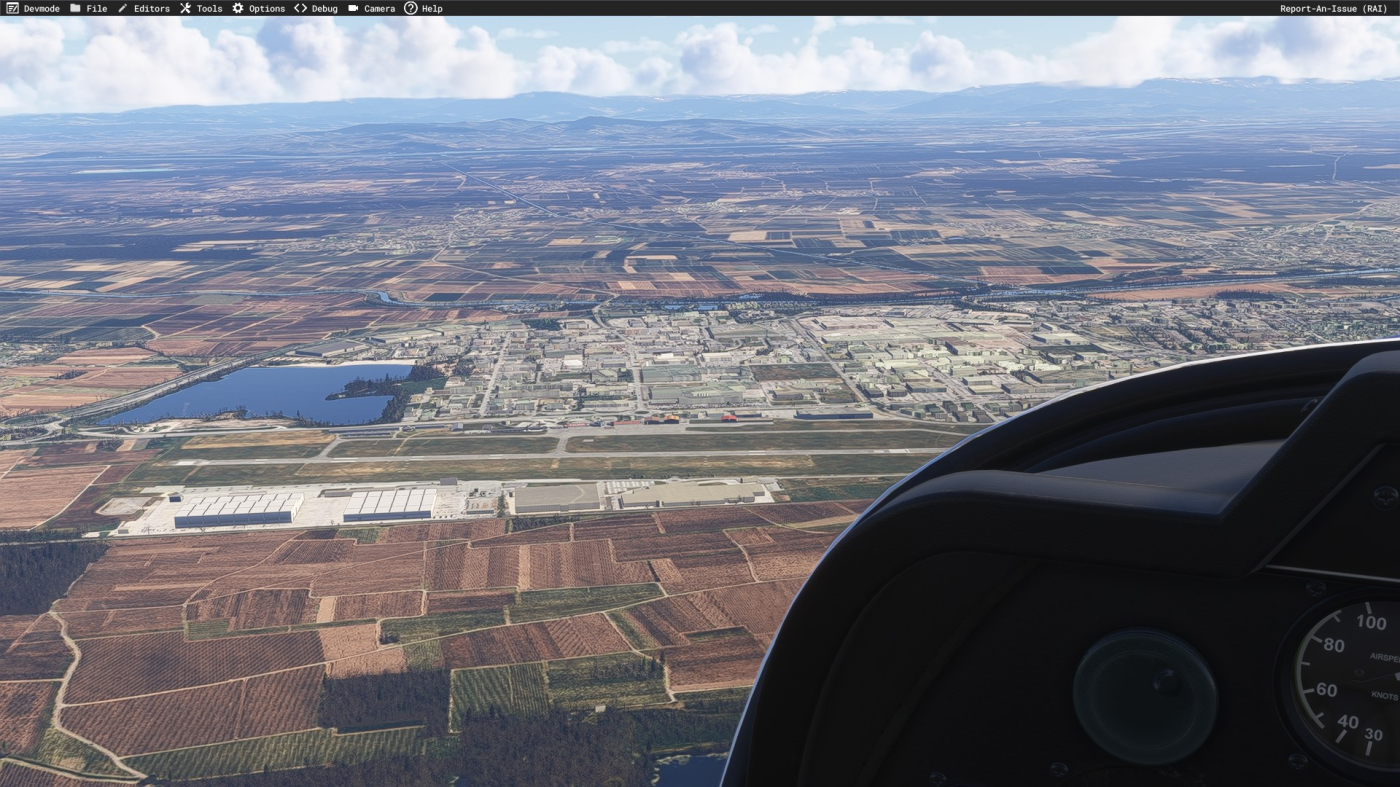
Task: Select the Camera menu
Action: [372, 8]
